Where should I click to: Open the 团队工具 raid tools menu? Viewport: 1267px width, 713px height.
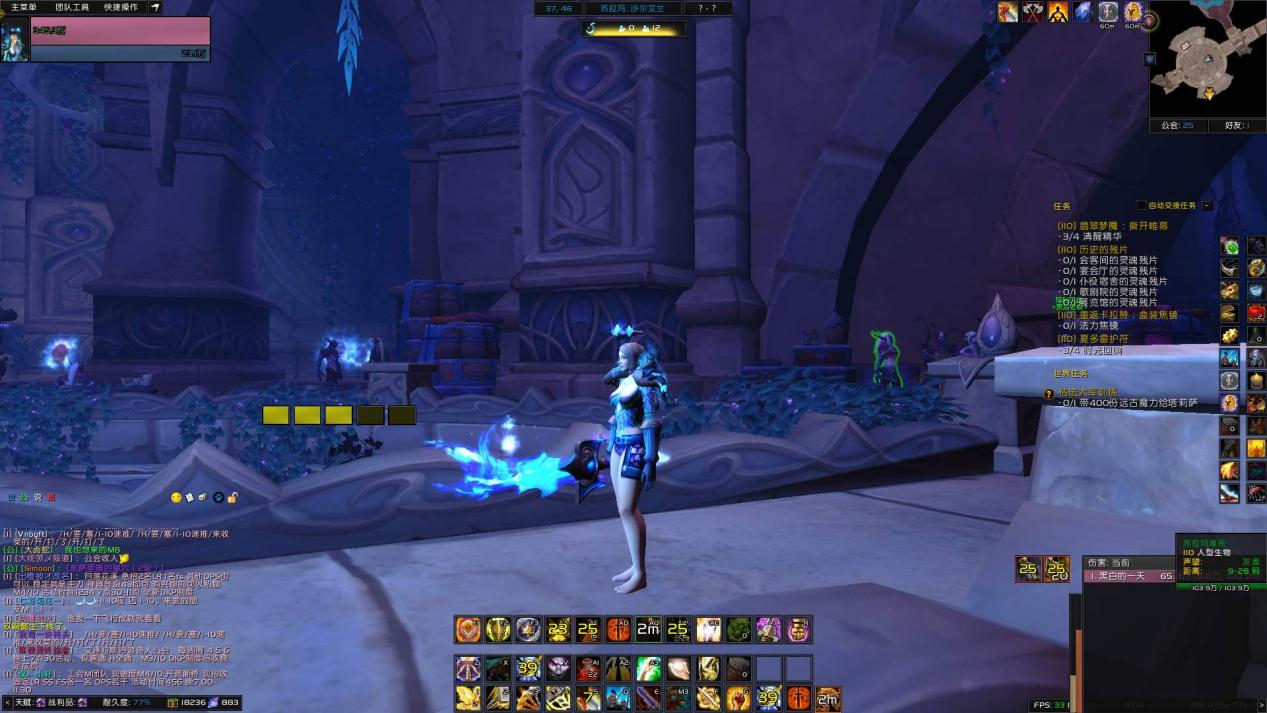pyautogui.click(x=72, y=7)
